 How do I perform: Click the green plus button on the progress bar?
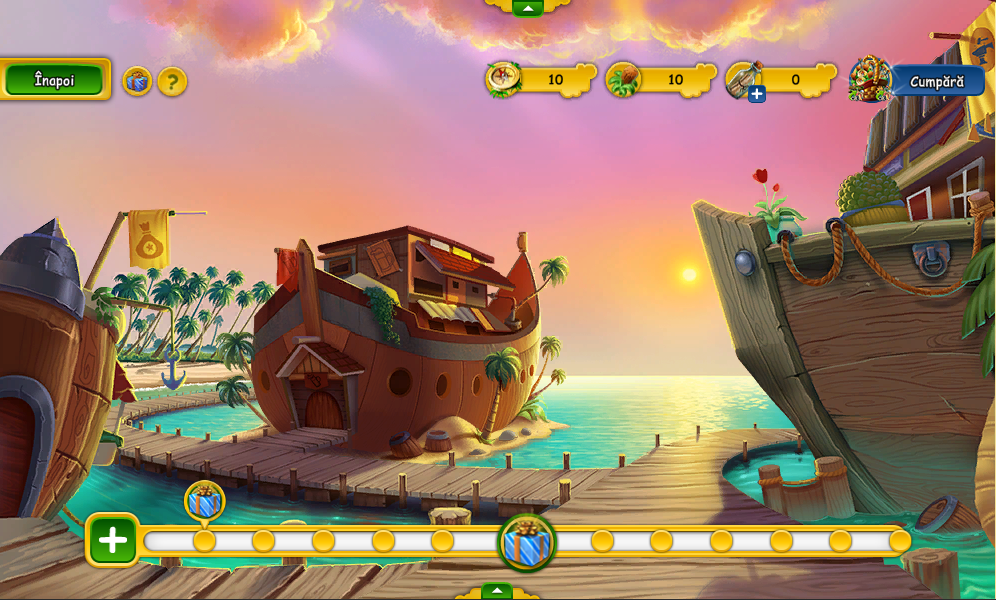[x=113, y=541]
